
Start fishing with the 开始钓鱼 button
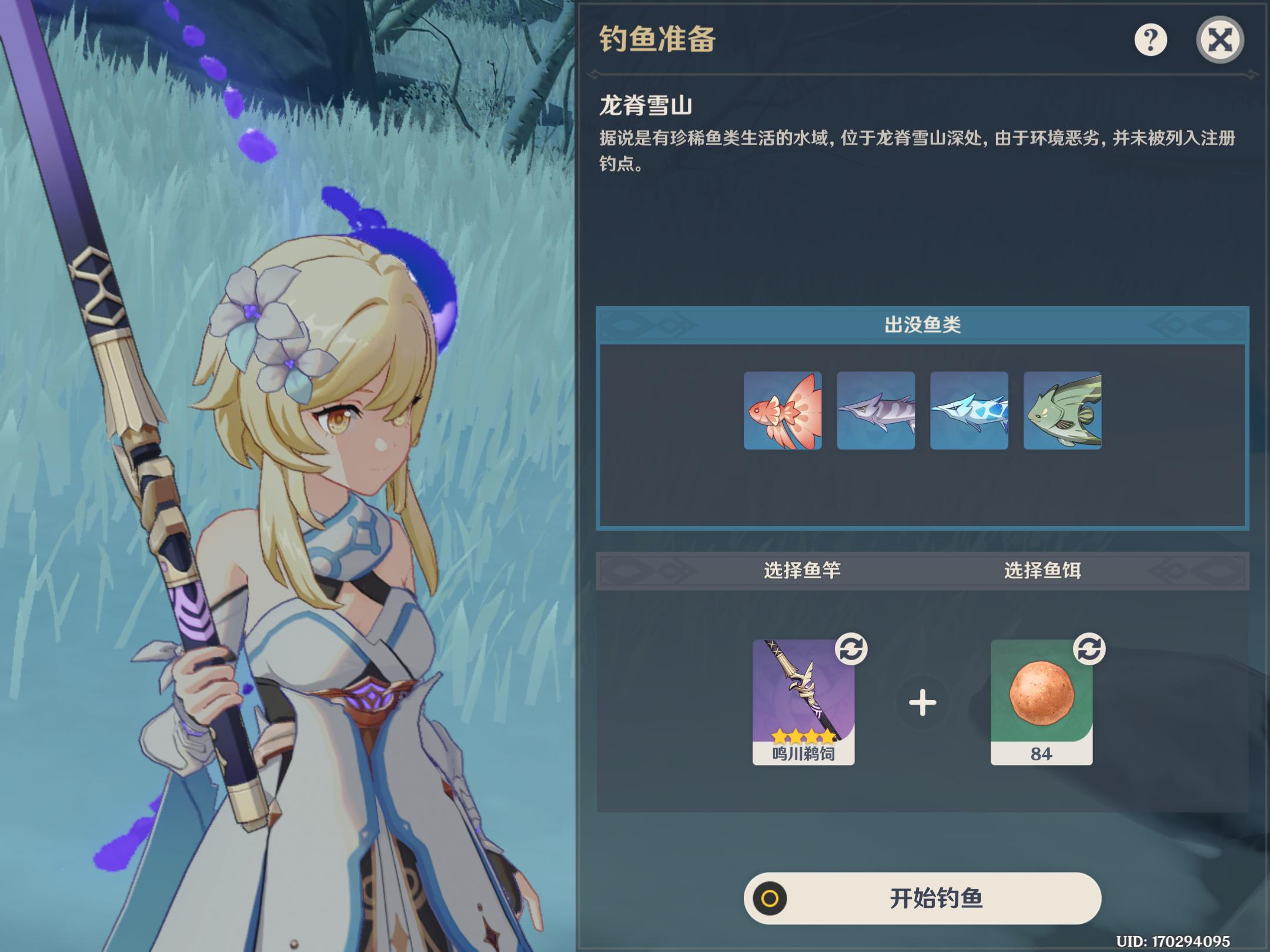tap(922, 898)
